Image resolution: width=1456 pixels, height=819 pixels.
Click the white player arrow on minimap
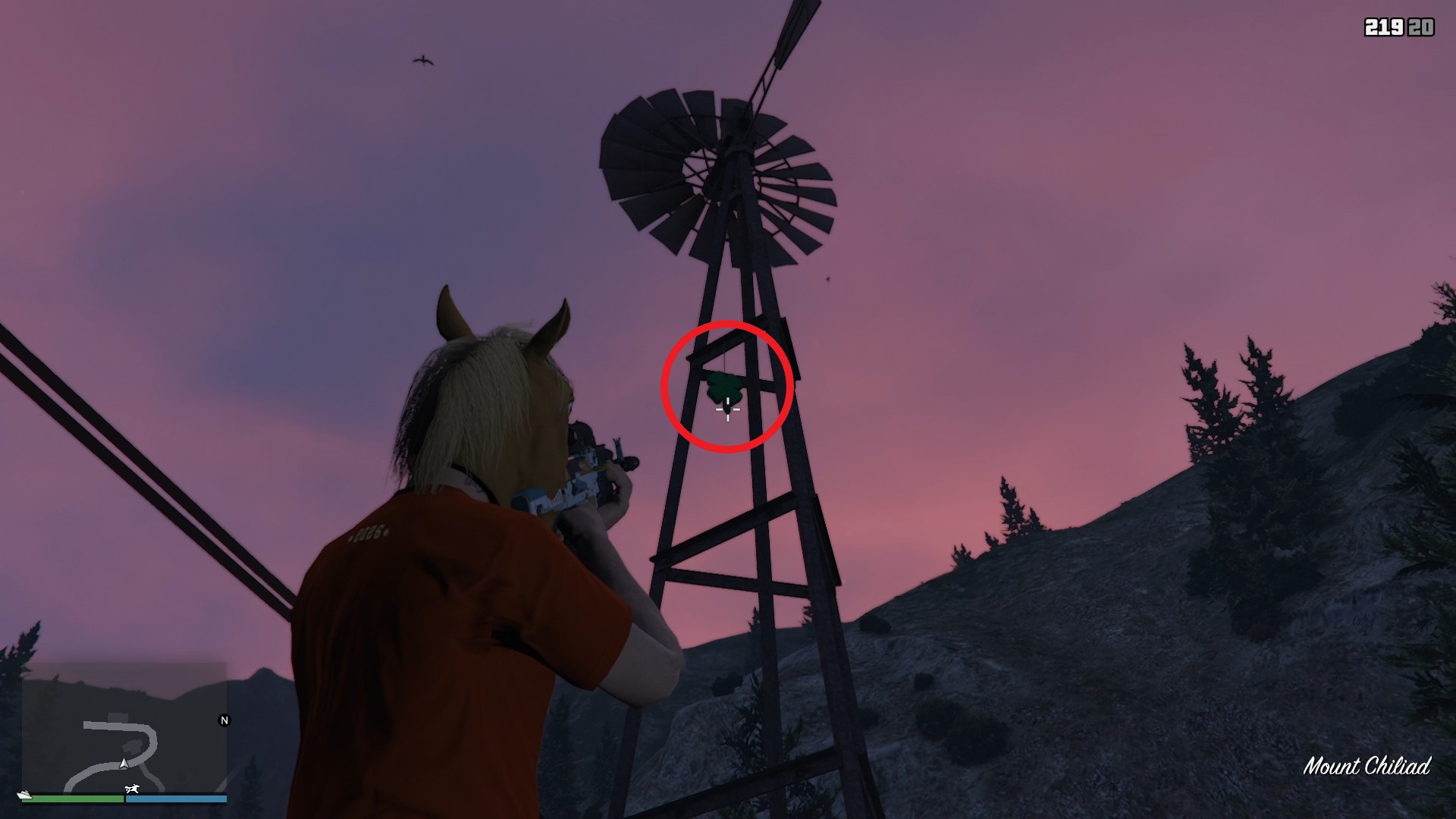pos(124,764)
